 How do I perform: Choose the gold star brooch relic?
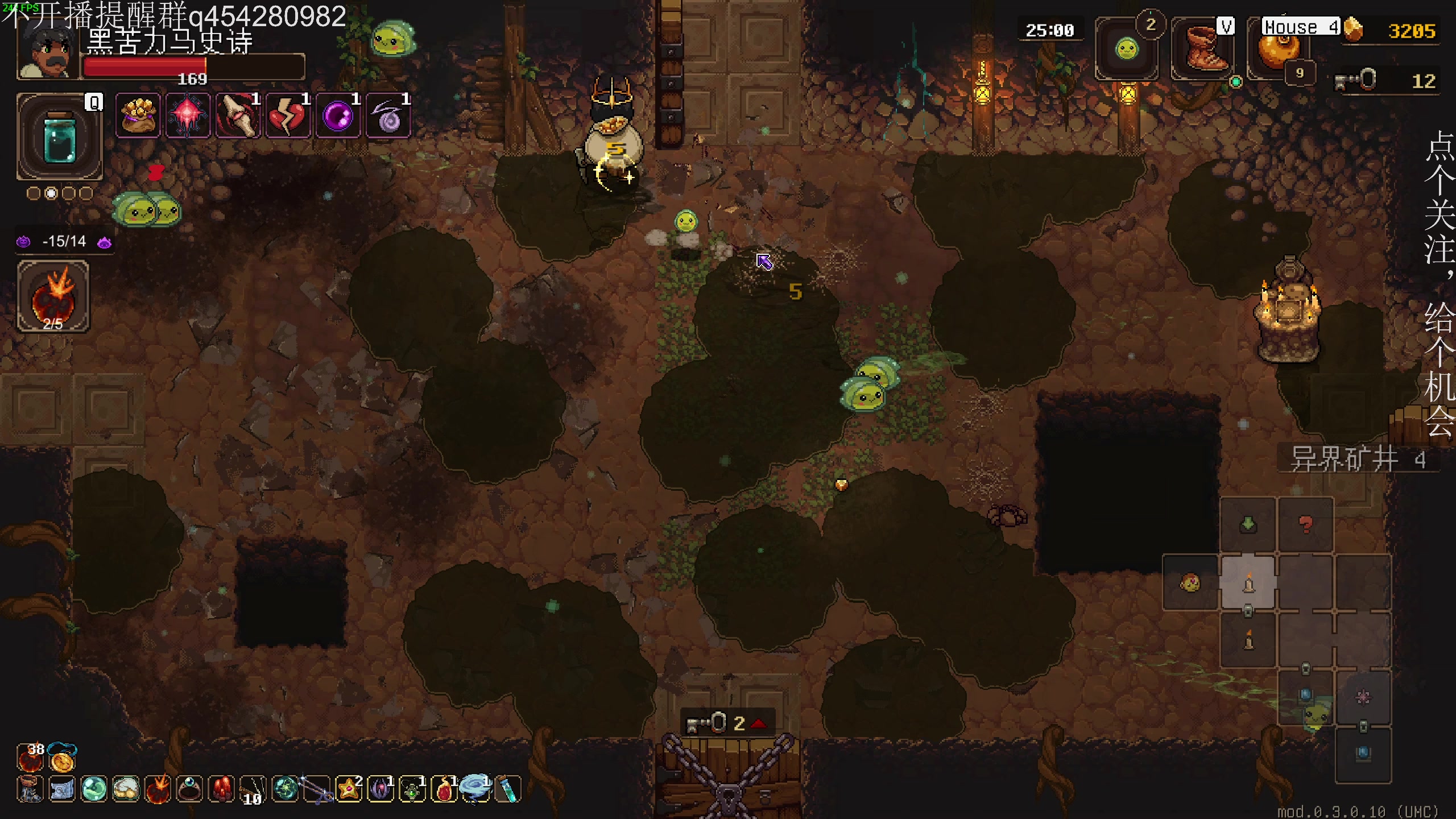[349, 789]
